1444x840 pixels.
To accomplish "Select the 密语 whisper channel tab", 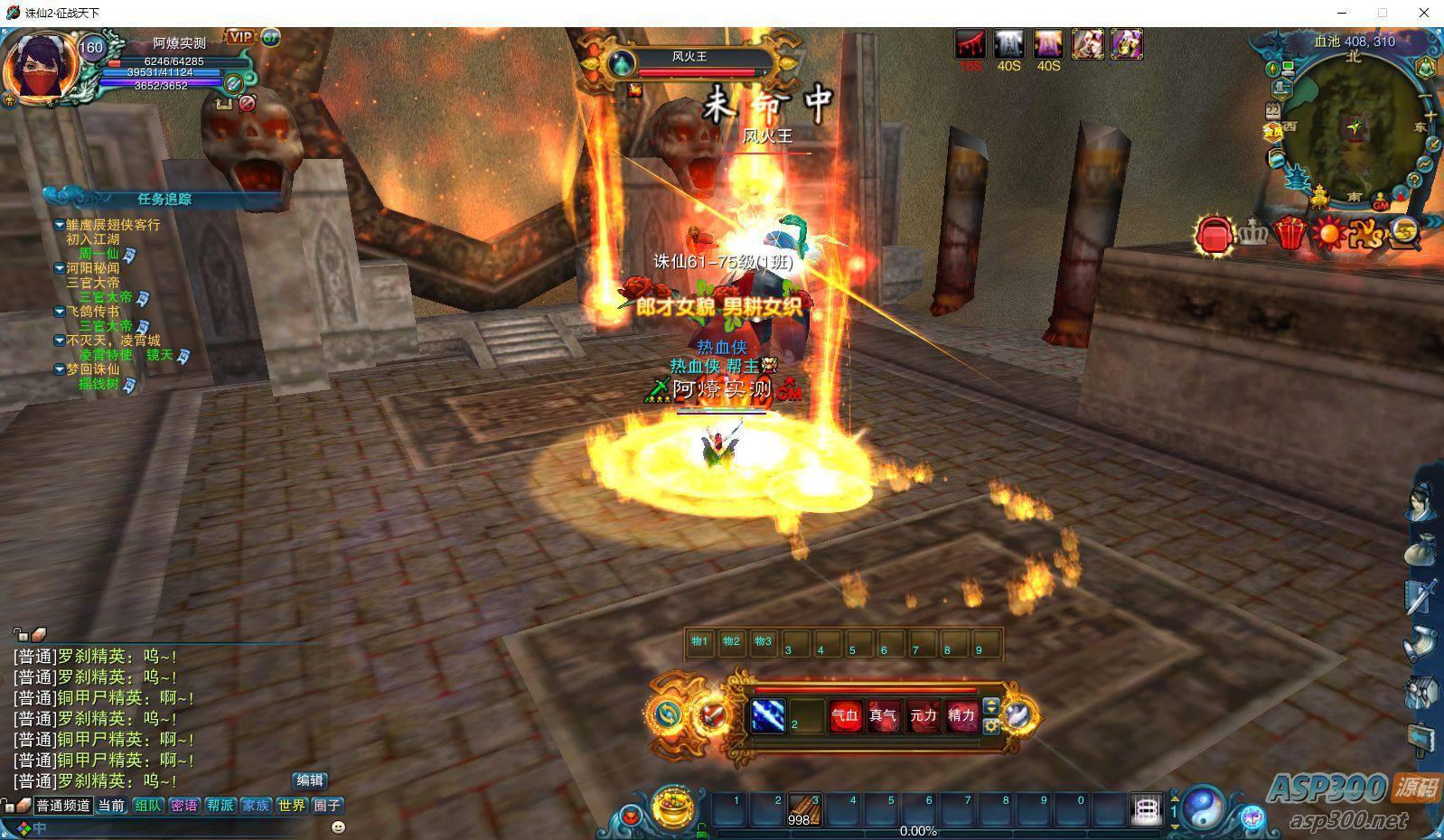I will [184, 806].
